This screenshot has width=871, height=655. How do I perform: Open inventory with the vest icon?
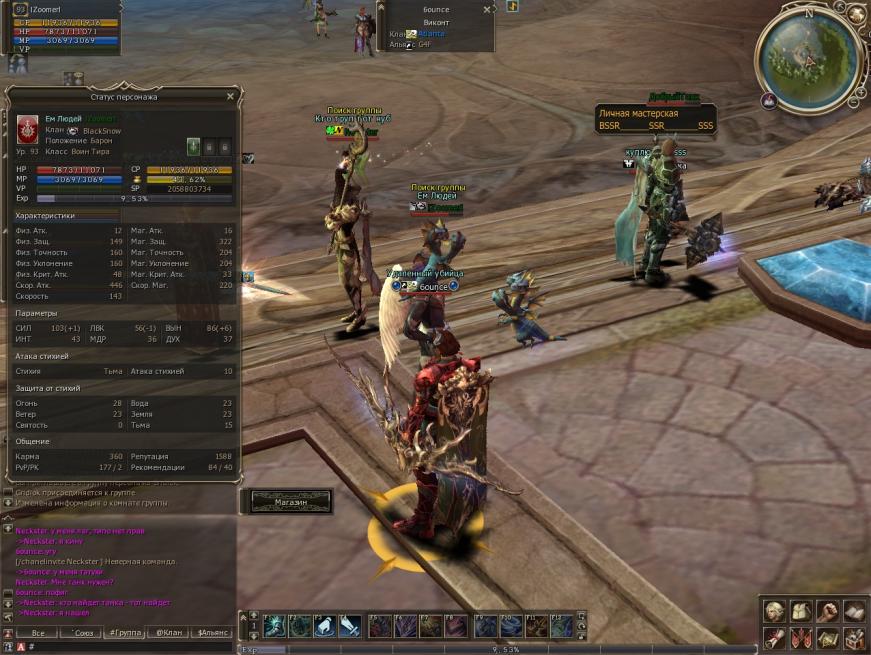[800, 610]
